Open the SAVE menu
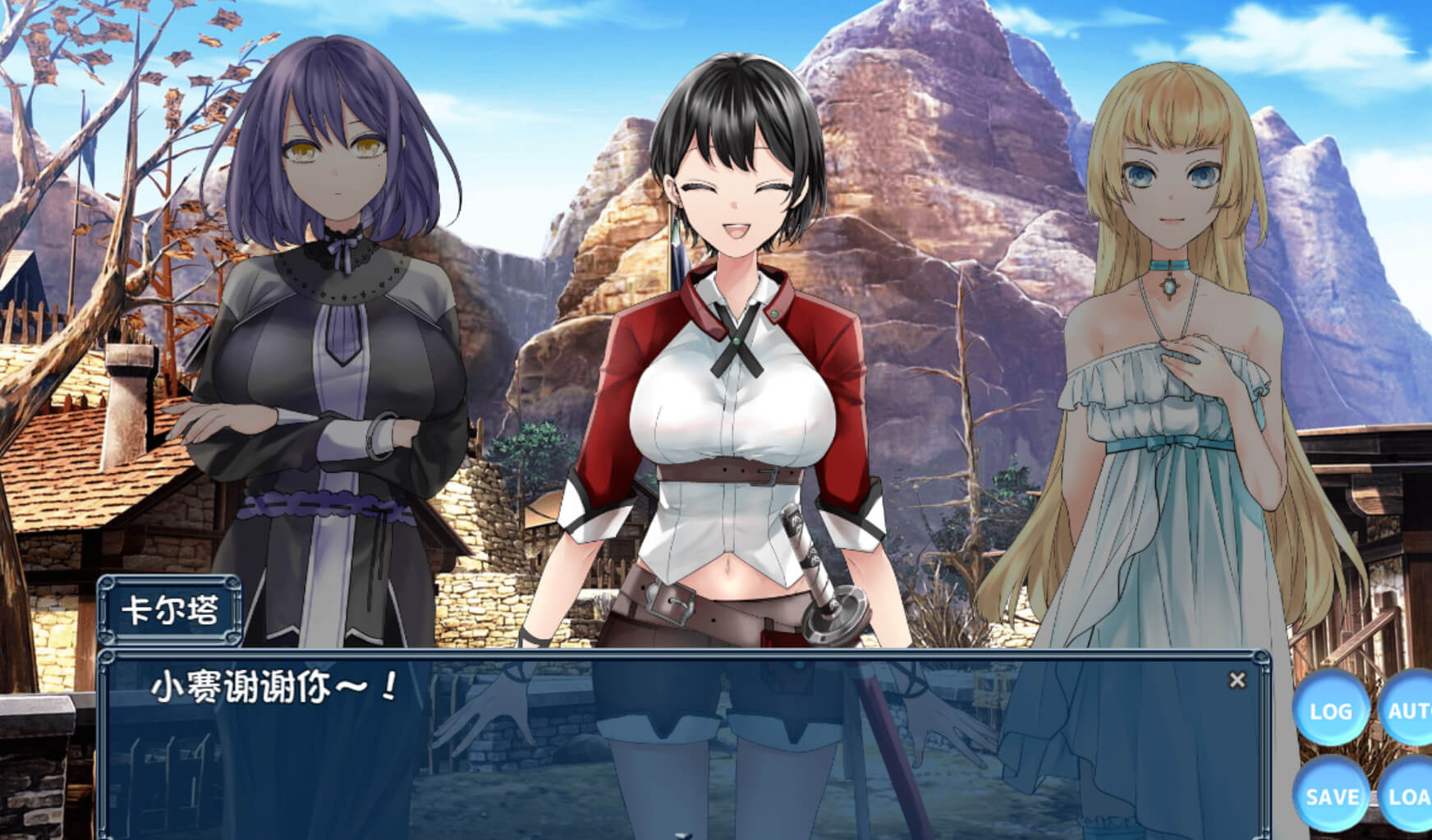 click(x=1330, y=795)
